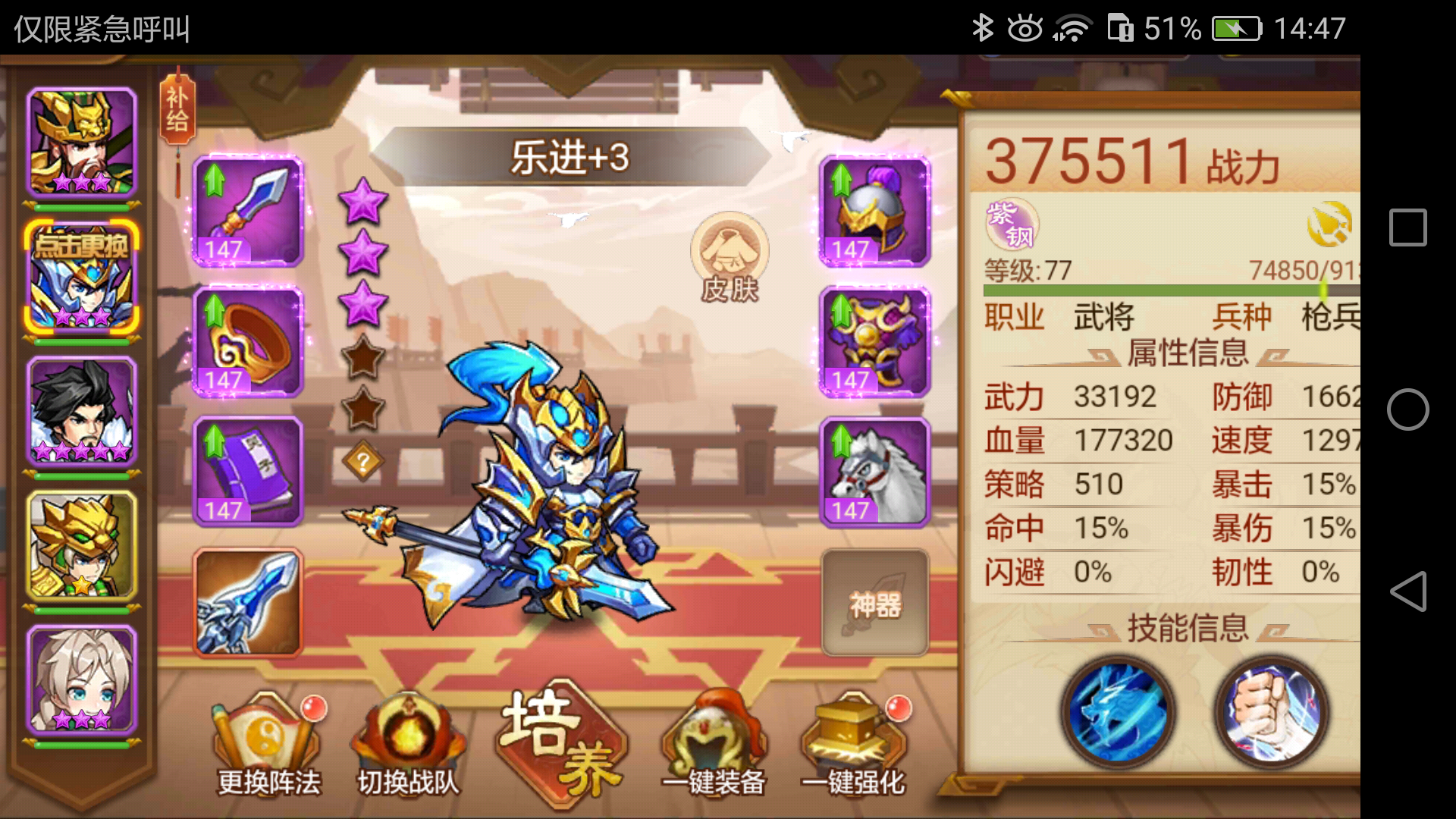Select the 点击更换 highlighted hero portrait
This screenshot has width=1456, height=819.
pos(81,277)
